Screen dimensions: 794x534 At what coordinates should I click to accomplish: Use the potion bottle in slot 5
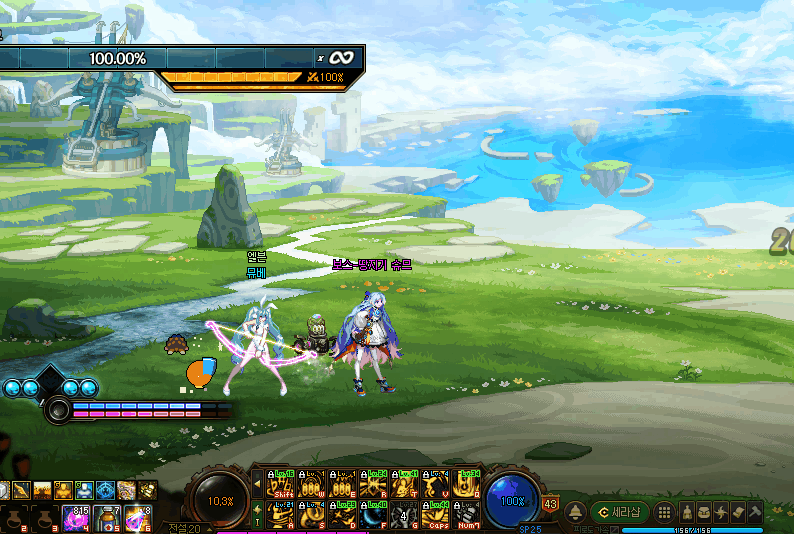click(x=107, y=517)
